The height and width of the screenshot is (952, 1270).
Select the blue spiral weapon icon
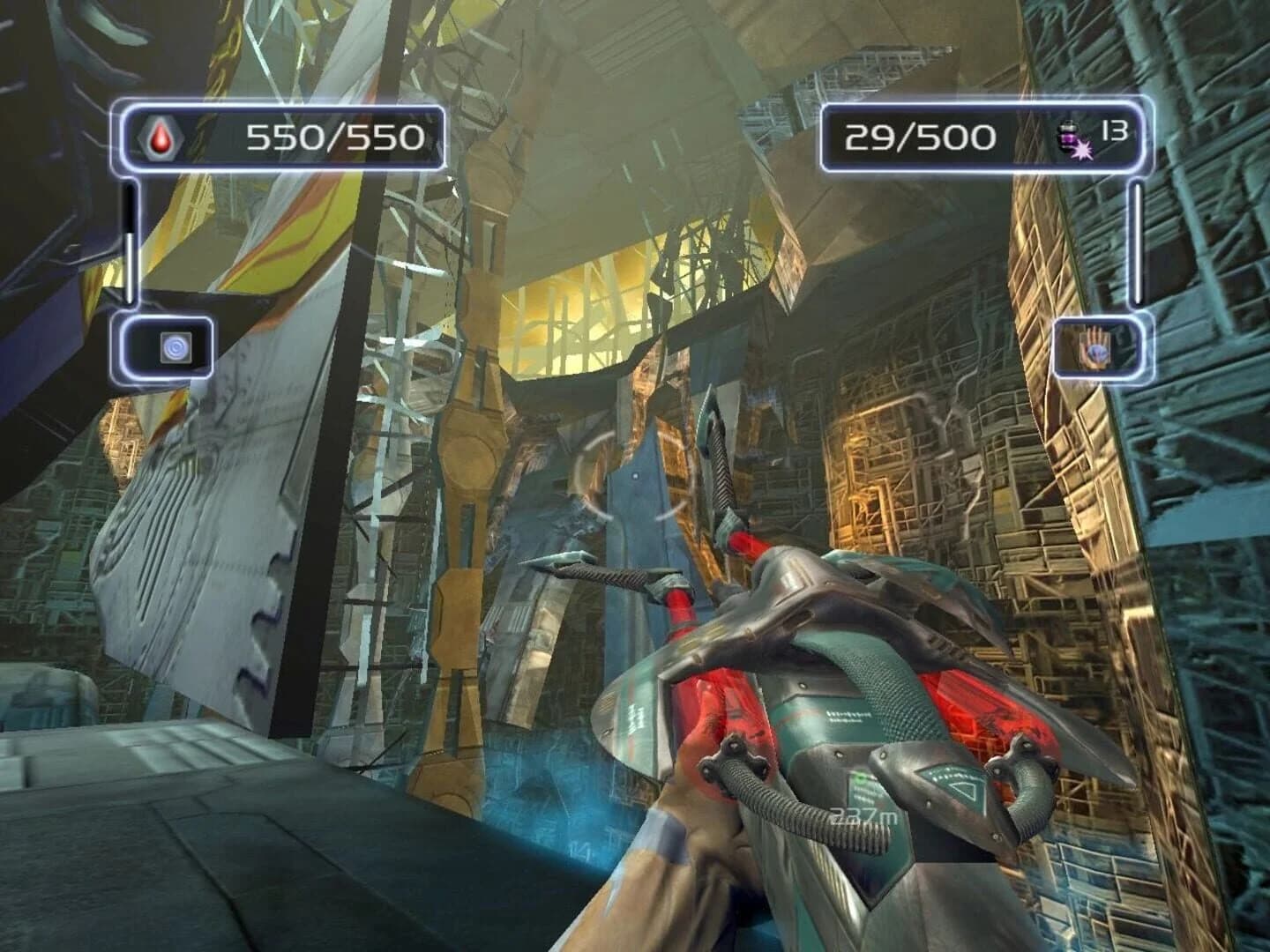176,347
